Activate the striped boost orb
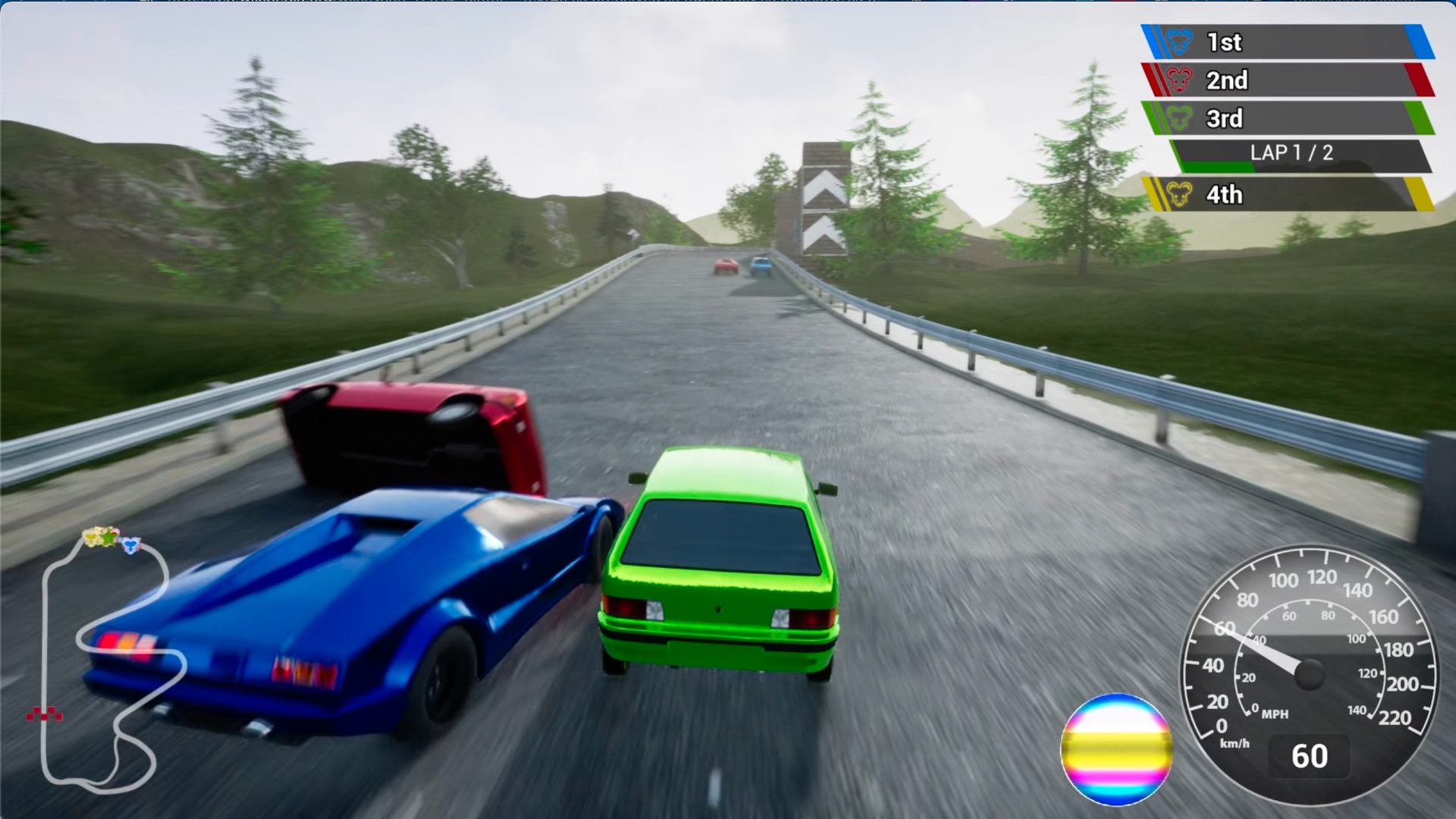Screen dimensions: 1456x819 [x=1116, y=749]
